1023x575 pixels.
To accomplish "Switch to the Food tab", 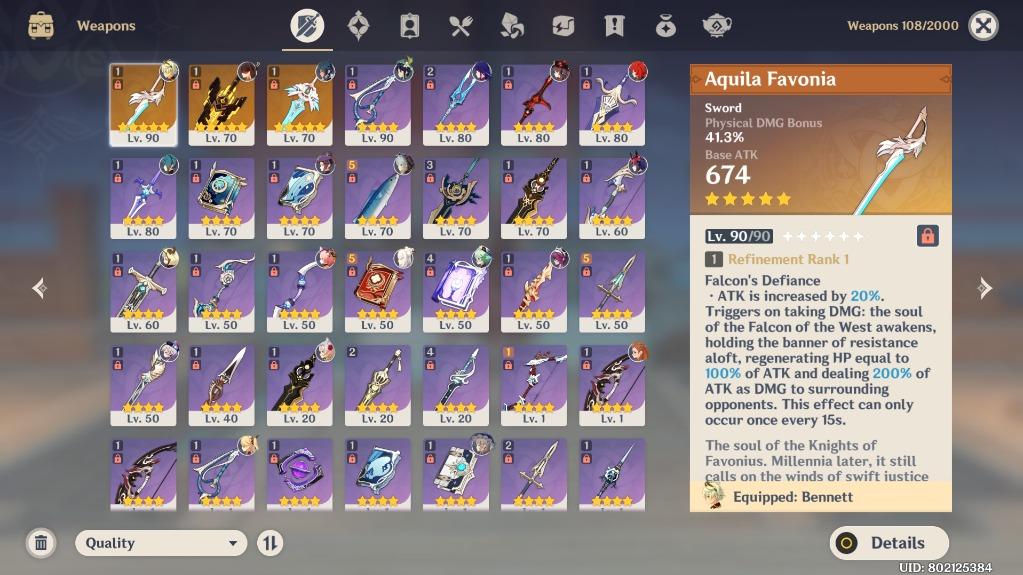I will click(x=460, y=26).
